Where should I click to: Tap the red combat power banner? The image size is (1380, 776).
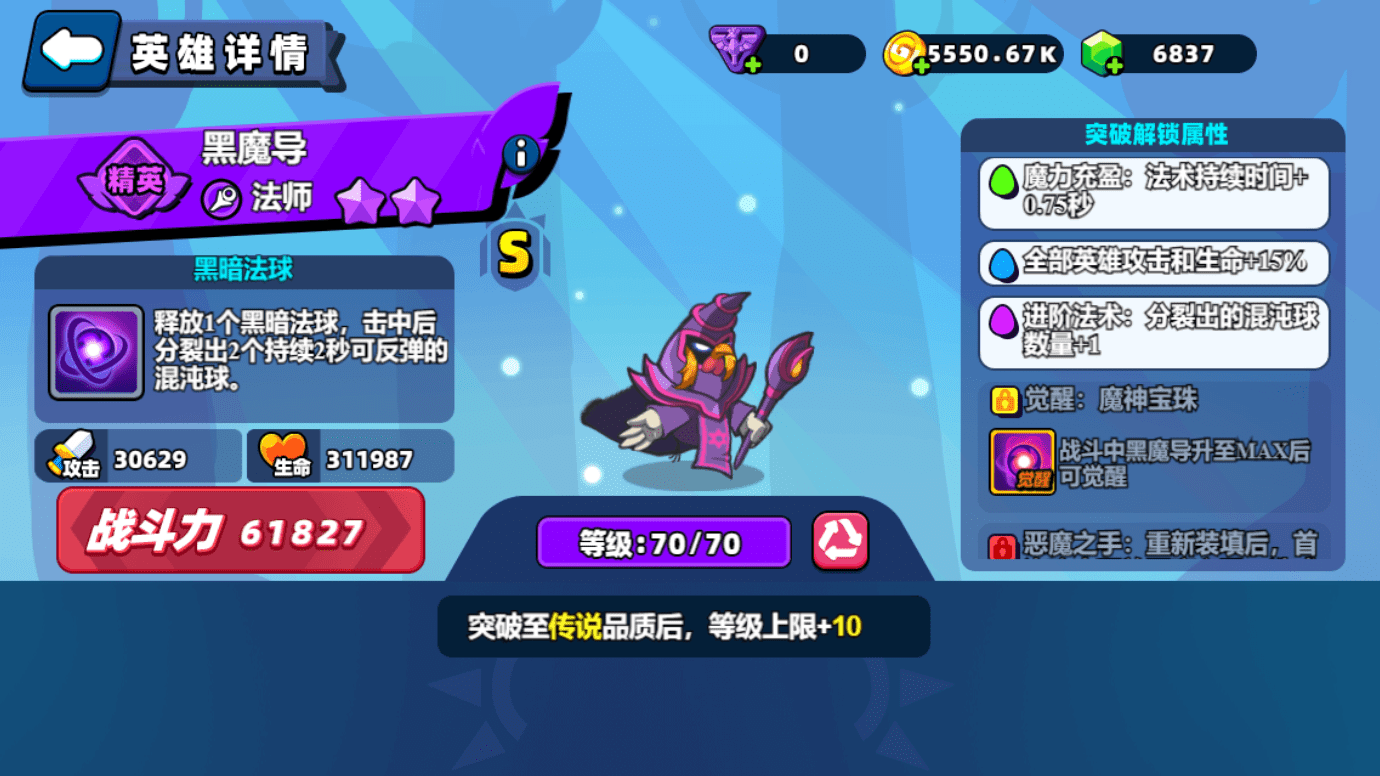coord(241,531)
